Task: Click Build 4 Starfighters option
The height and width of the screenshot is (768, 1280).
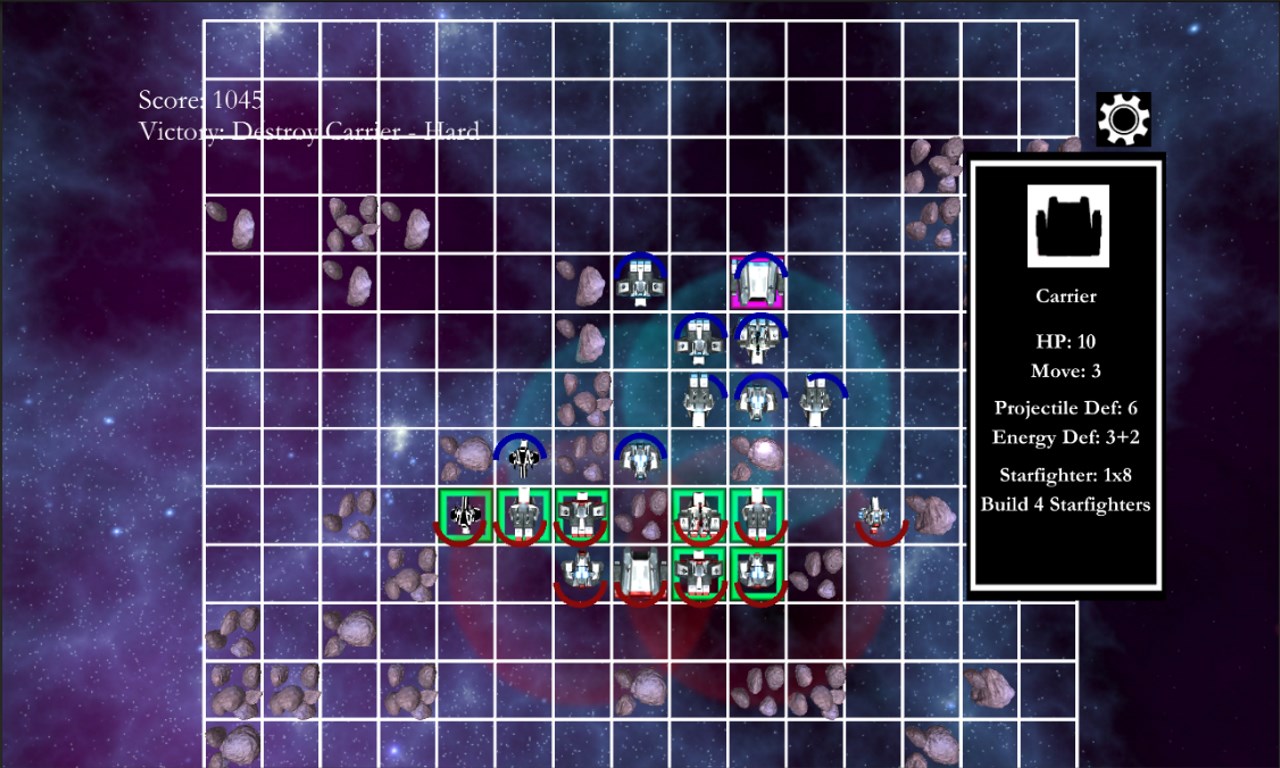Action: tap(1067, 505)
